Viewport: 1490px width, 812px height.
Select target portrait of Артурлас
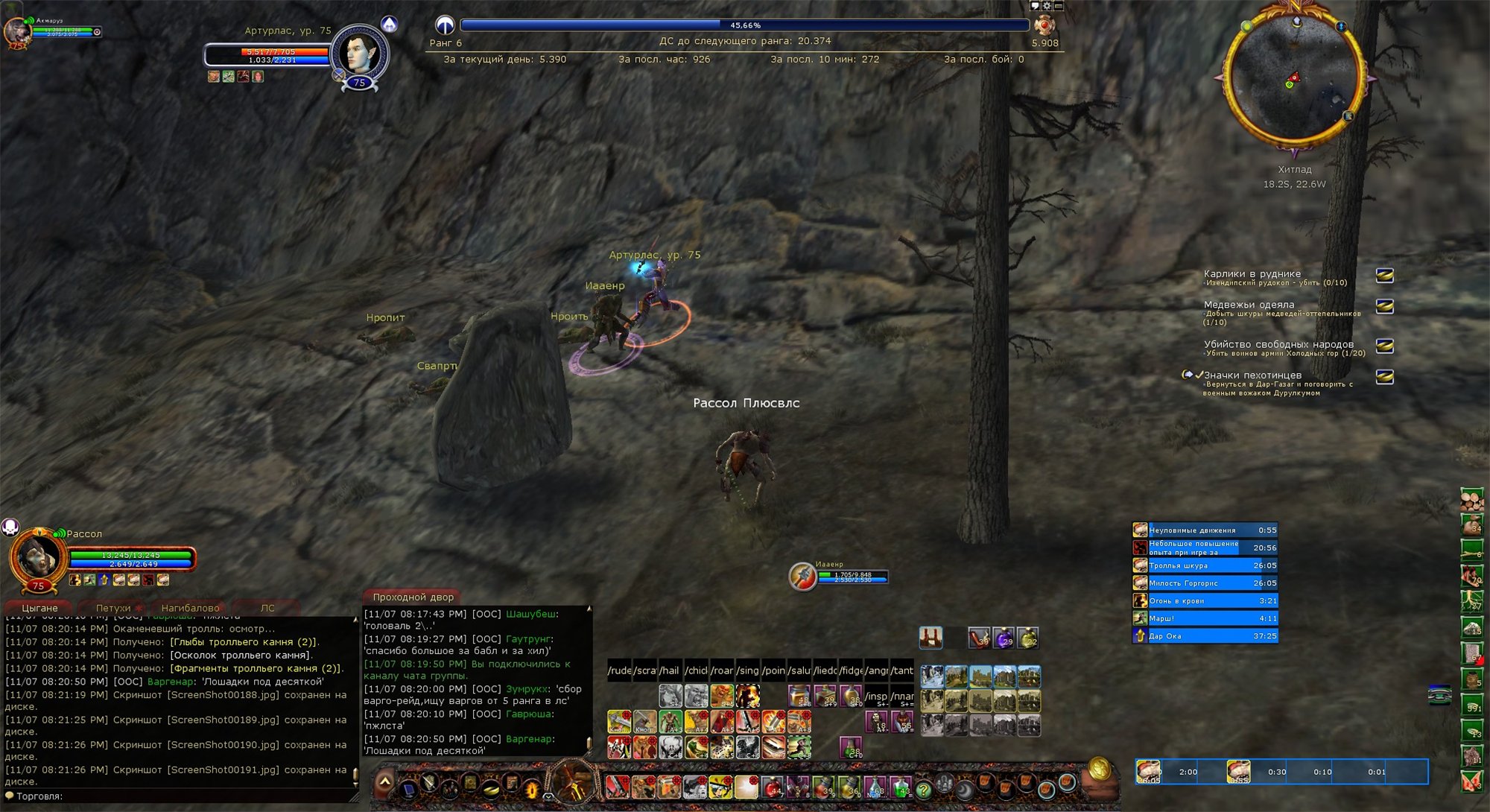click(x=358, y=54)
